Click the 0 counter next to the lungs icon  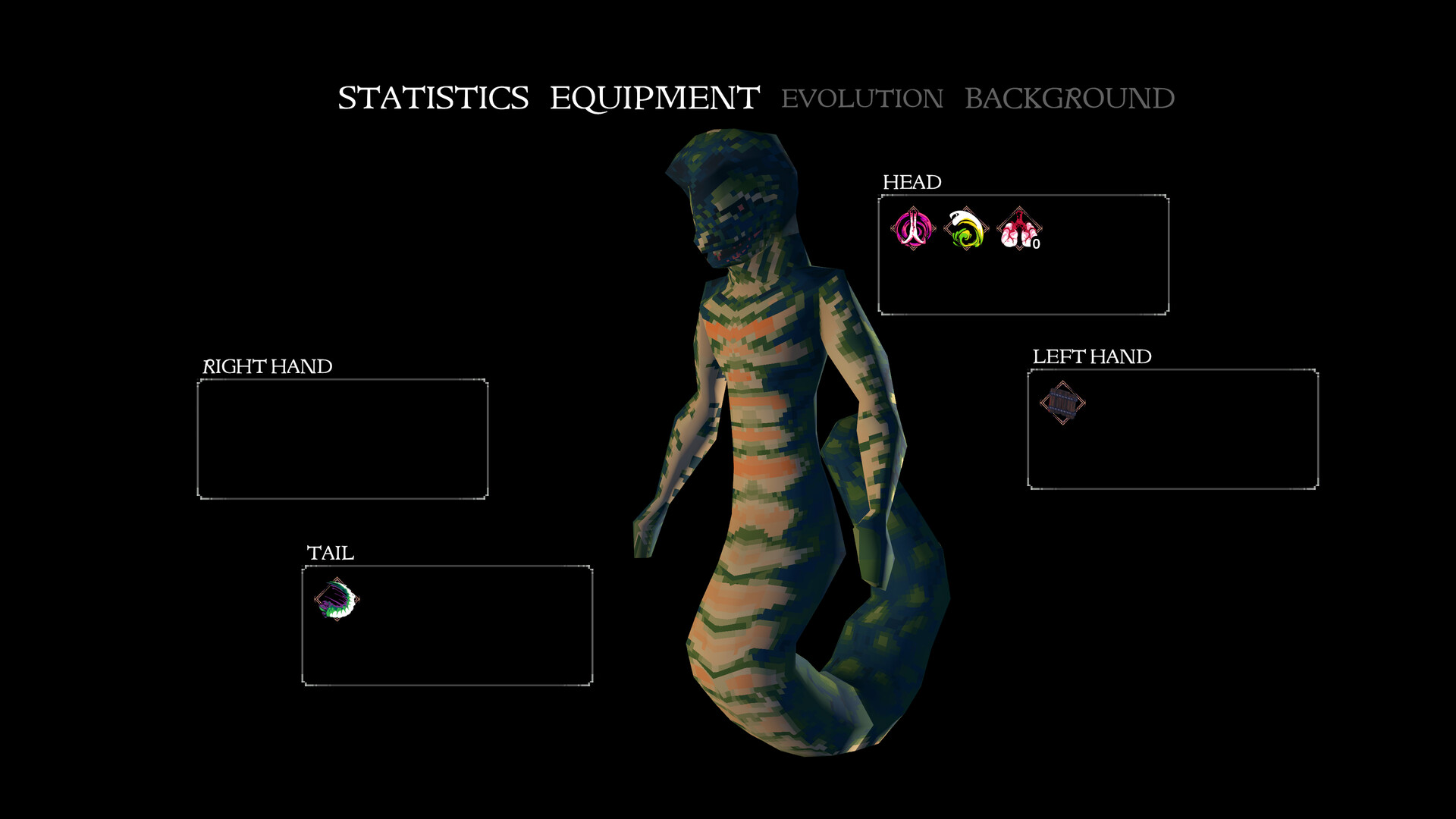coord(1035,243)
